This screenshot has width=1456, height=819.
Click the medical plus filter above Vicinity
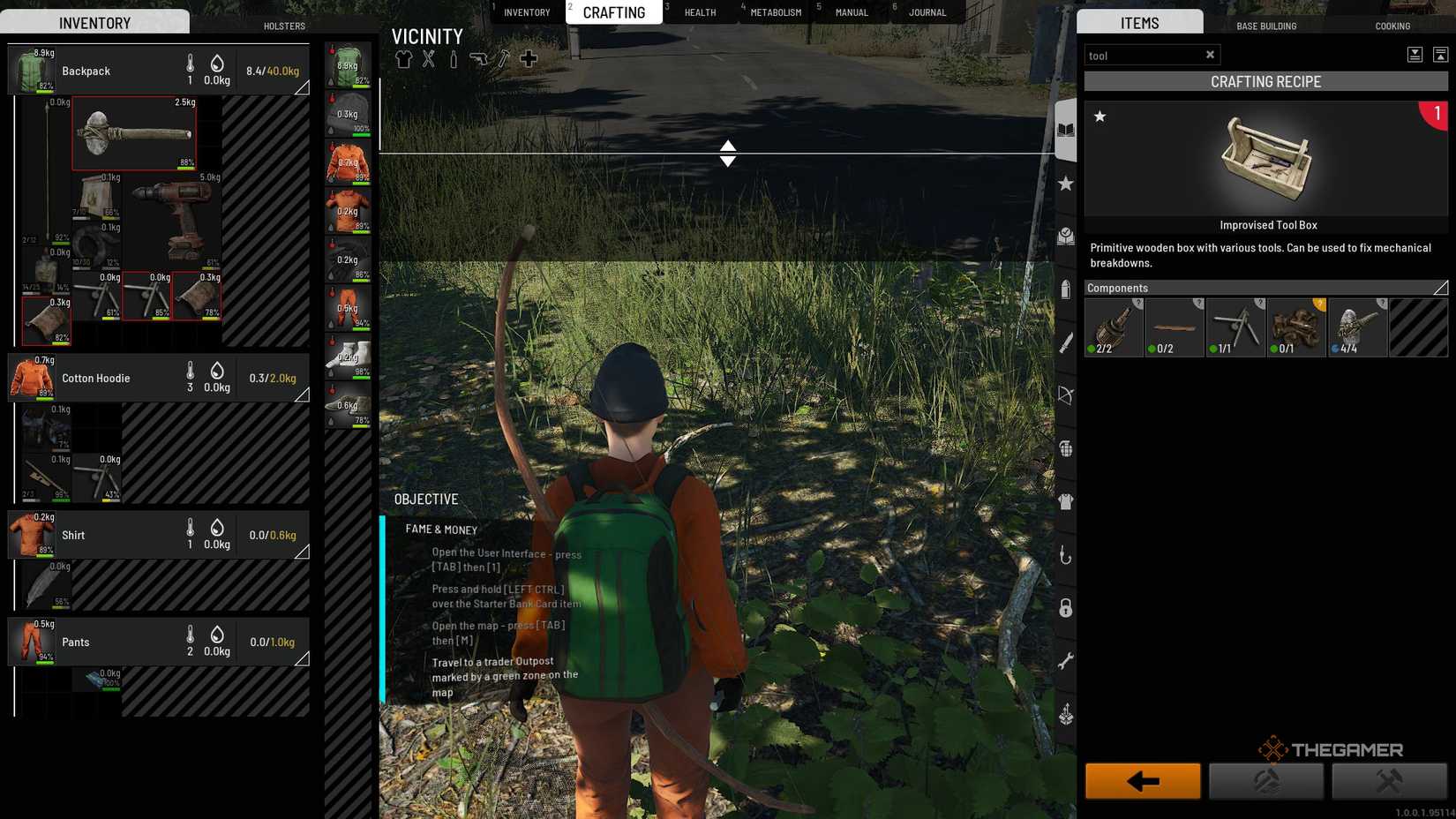pyautogui.click(x=528, y=59)
